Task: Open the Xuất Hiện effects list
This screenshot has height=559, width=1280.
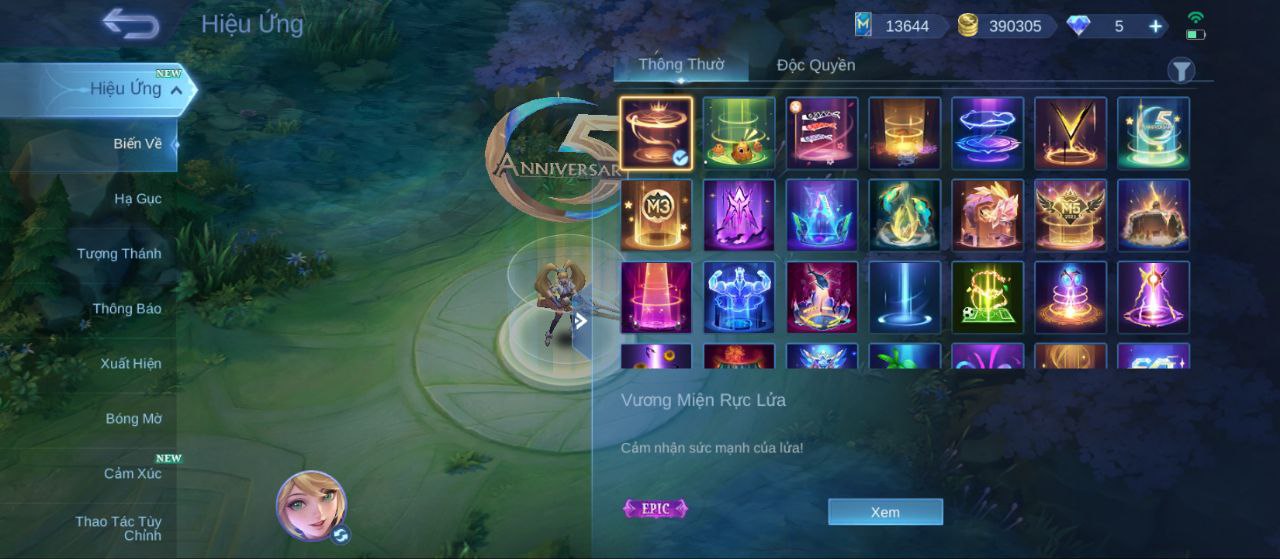Action: click(130, 363)
